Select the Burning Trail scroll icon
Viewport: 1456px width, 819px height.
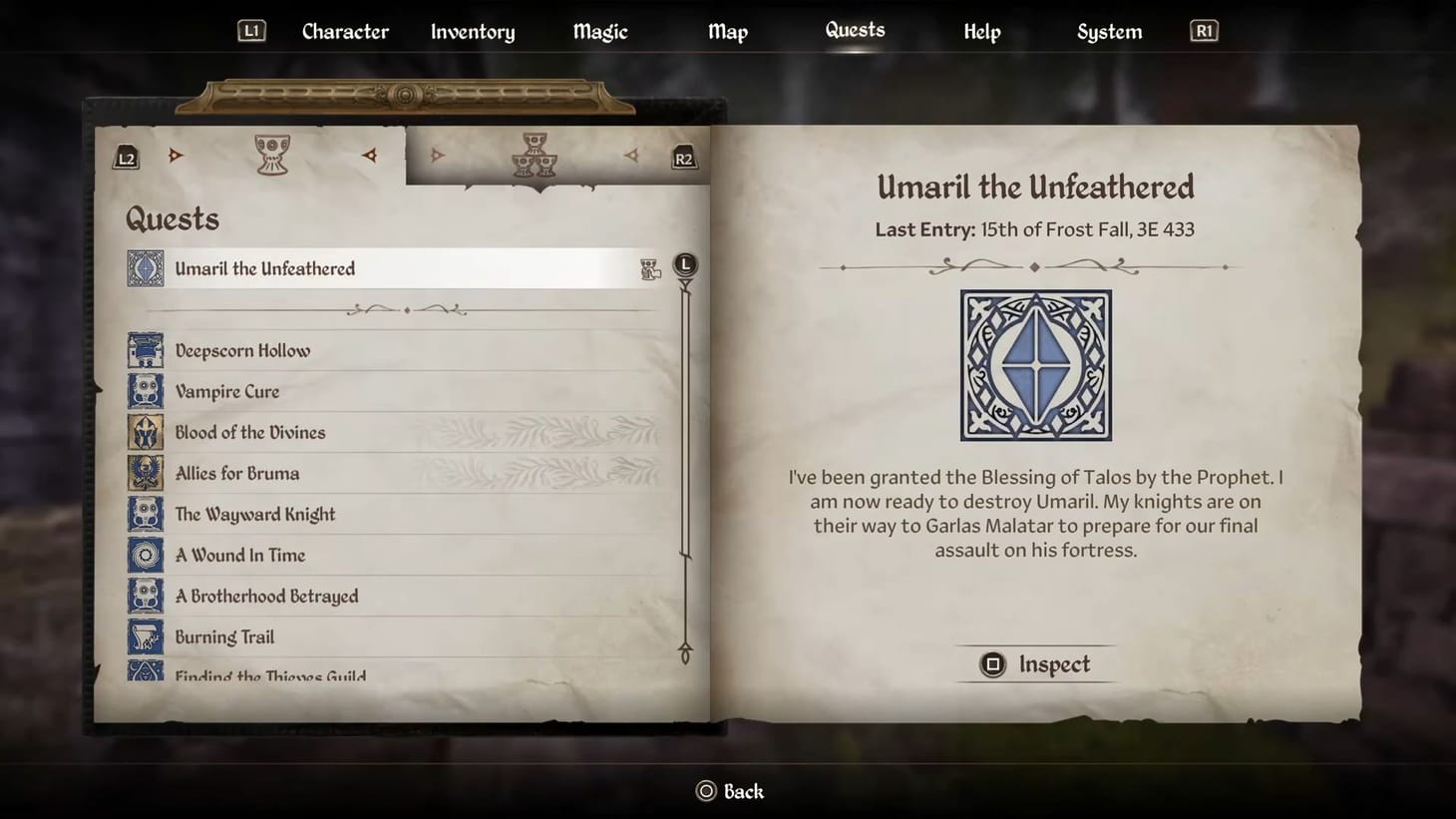pos(147,635)
